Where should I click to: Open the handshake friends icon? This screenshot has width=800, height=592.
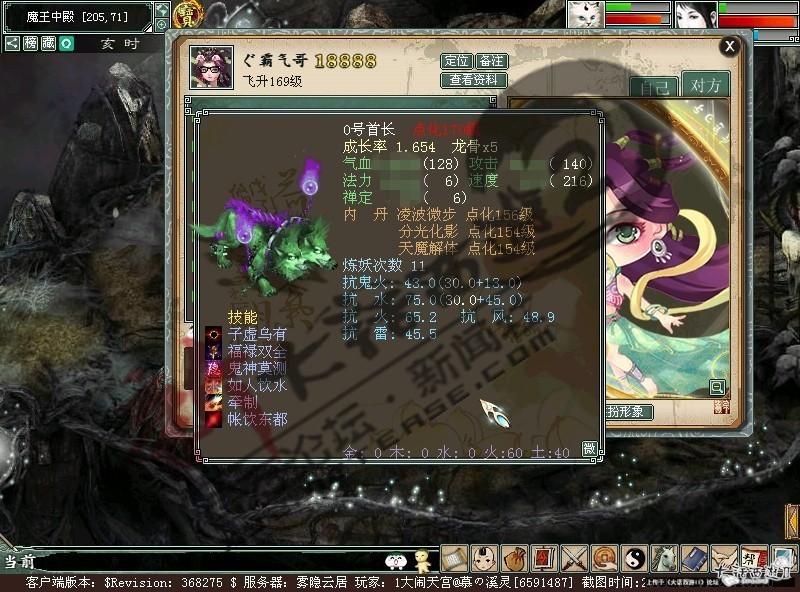click(x=724, y=557)
